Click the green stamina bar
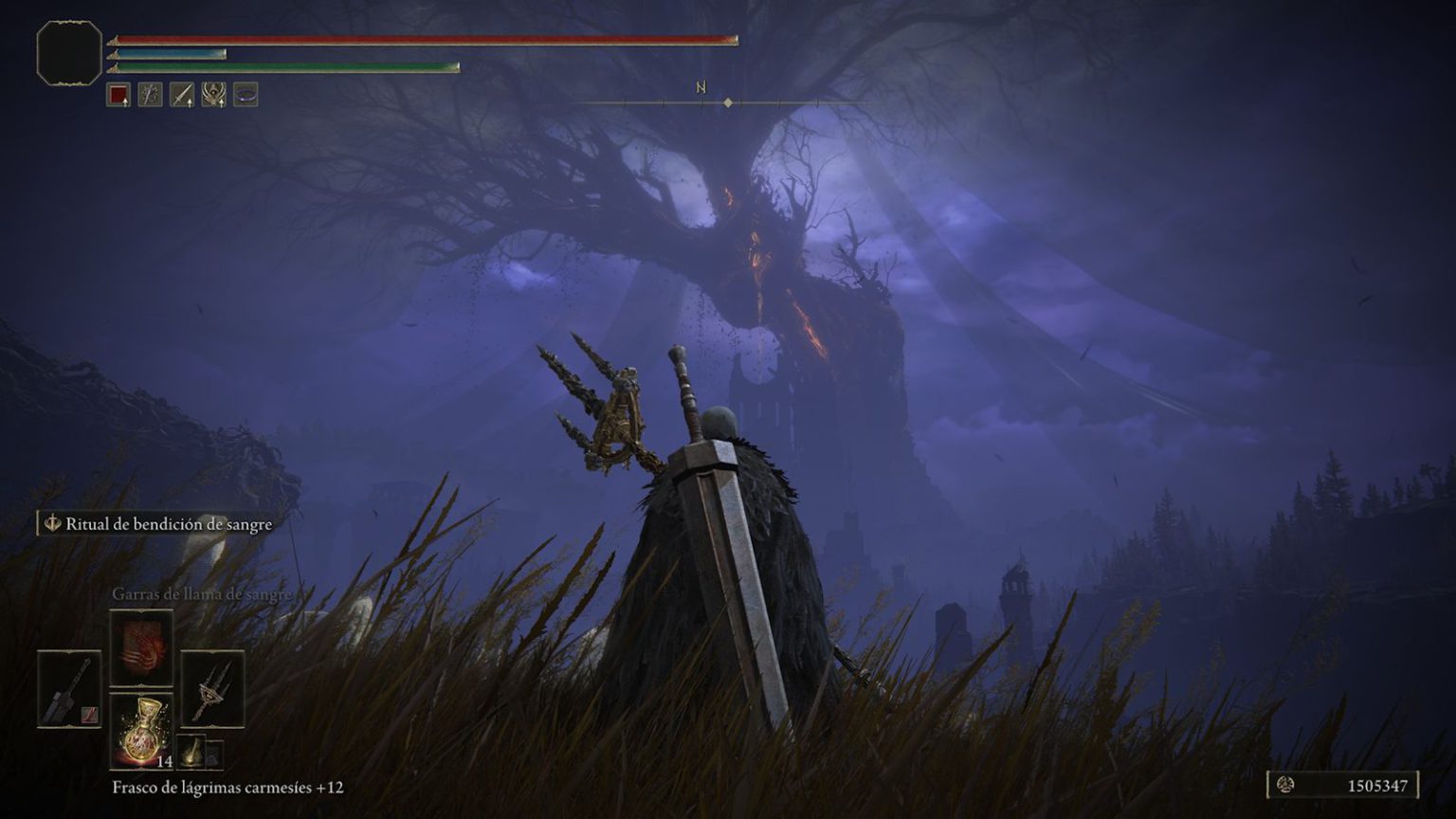 [x=284, y=69]
